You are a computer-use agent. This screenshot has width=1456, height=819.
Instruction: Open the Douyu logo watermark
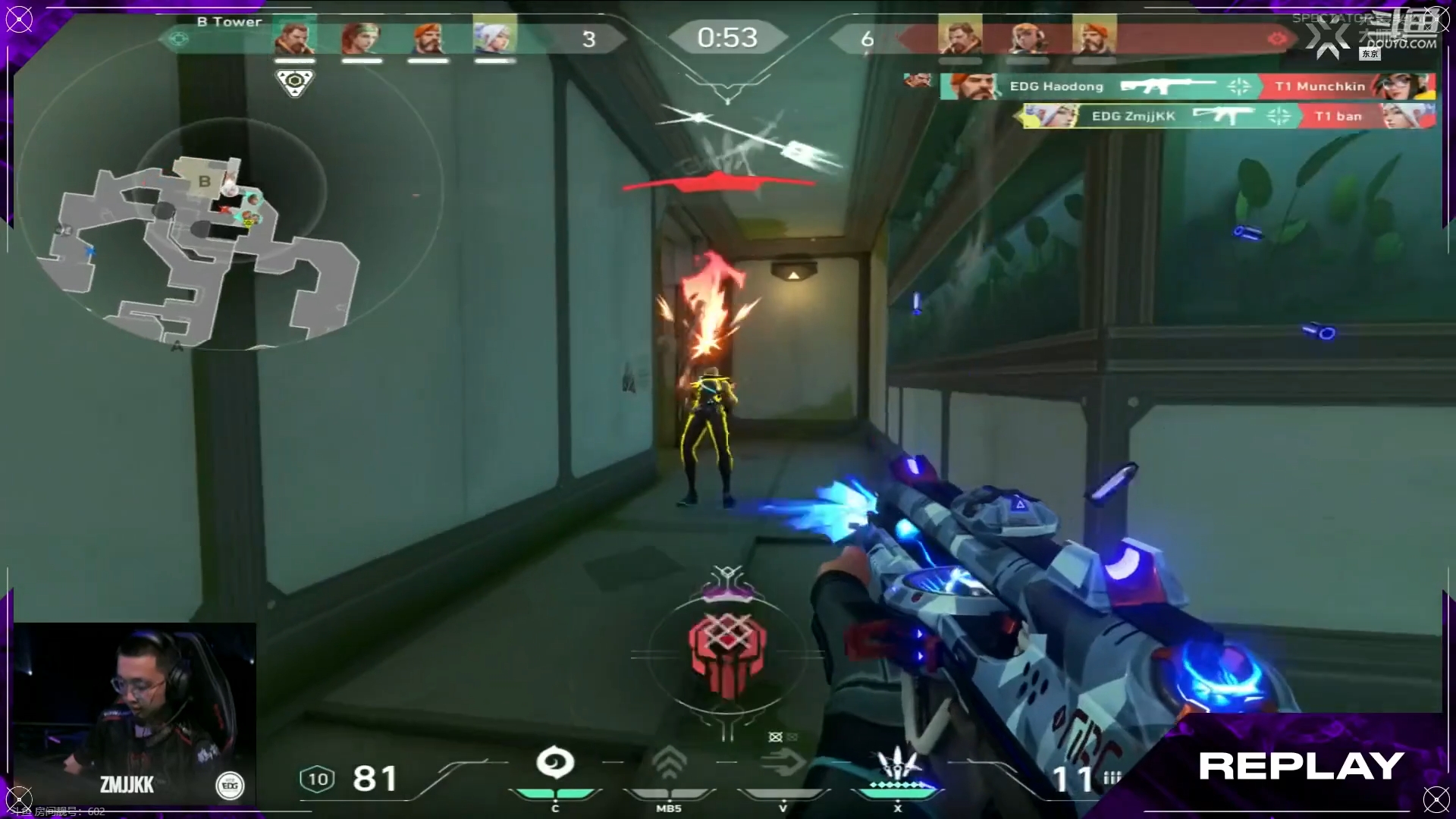[x=1399, y=32]
